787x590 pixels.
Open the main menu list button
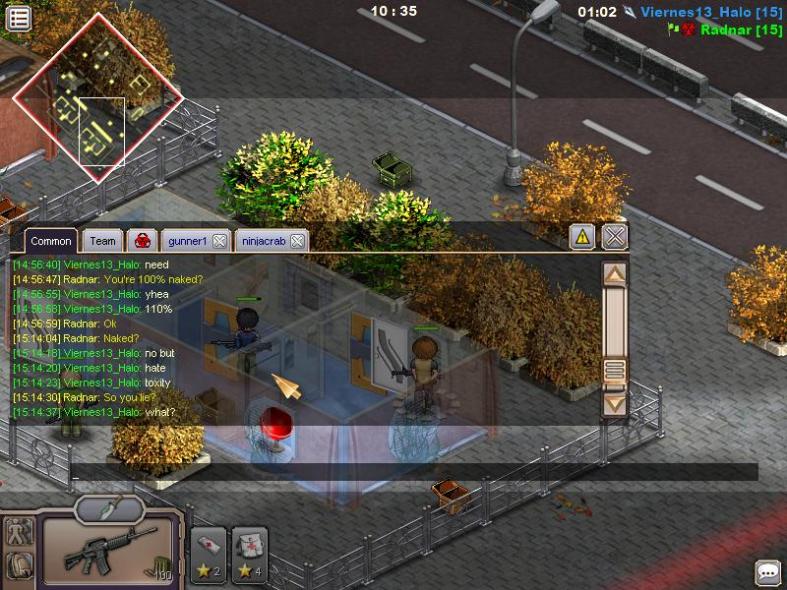pos(18,18)
